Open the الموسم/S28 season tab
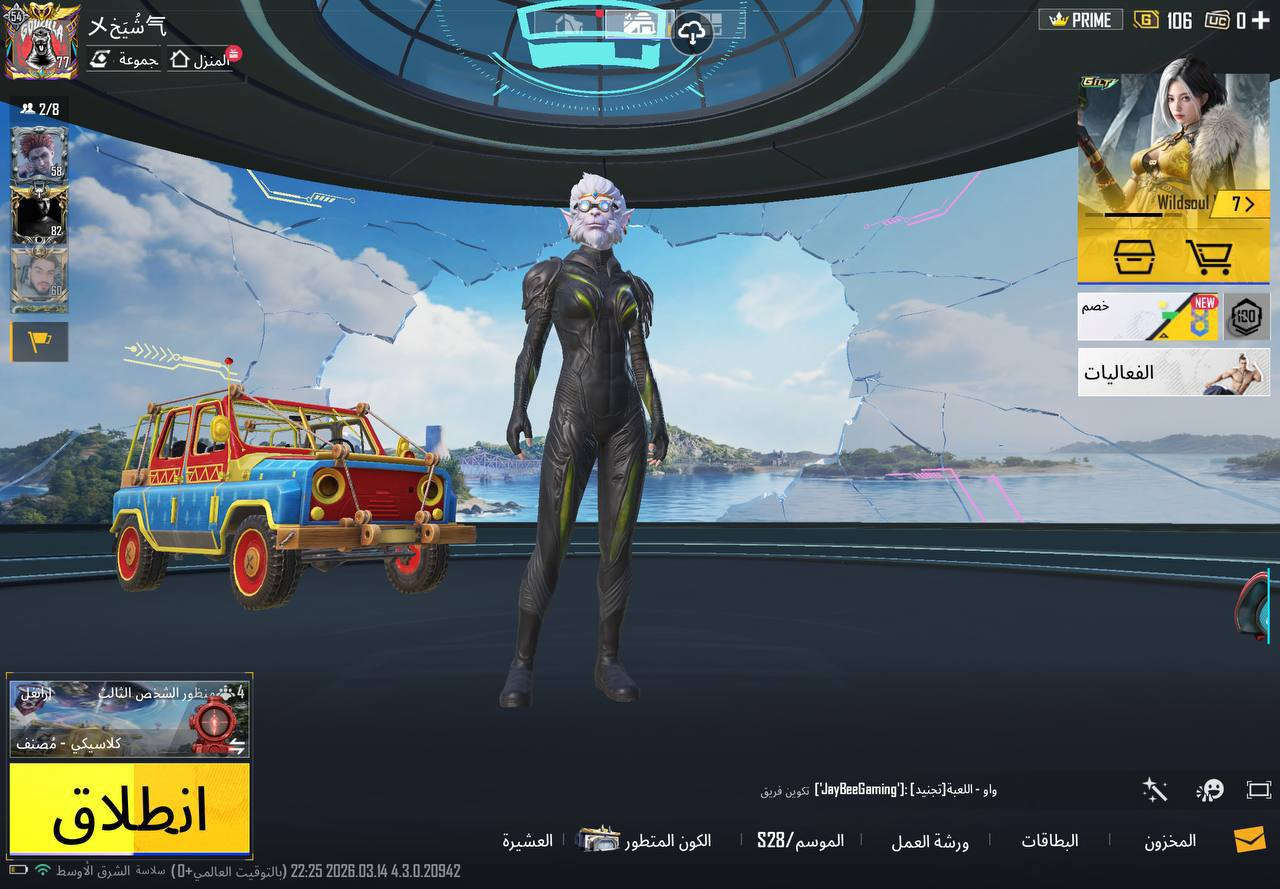The image size is (1280, 889). 800,840
